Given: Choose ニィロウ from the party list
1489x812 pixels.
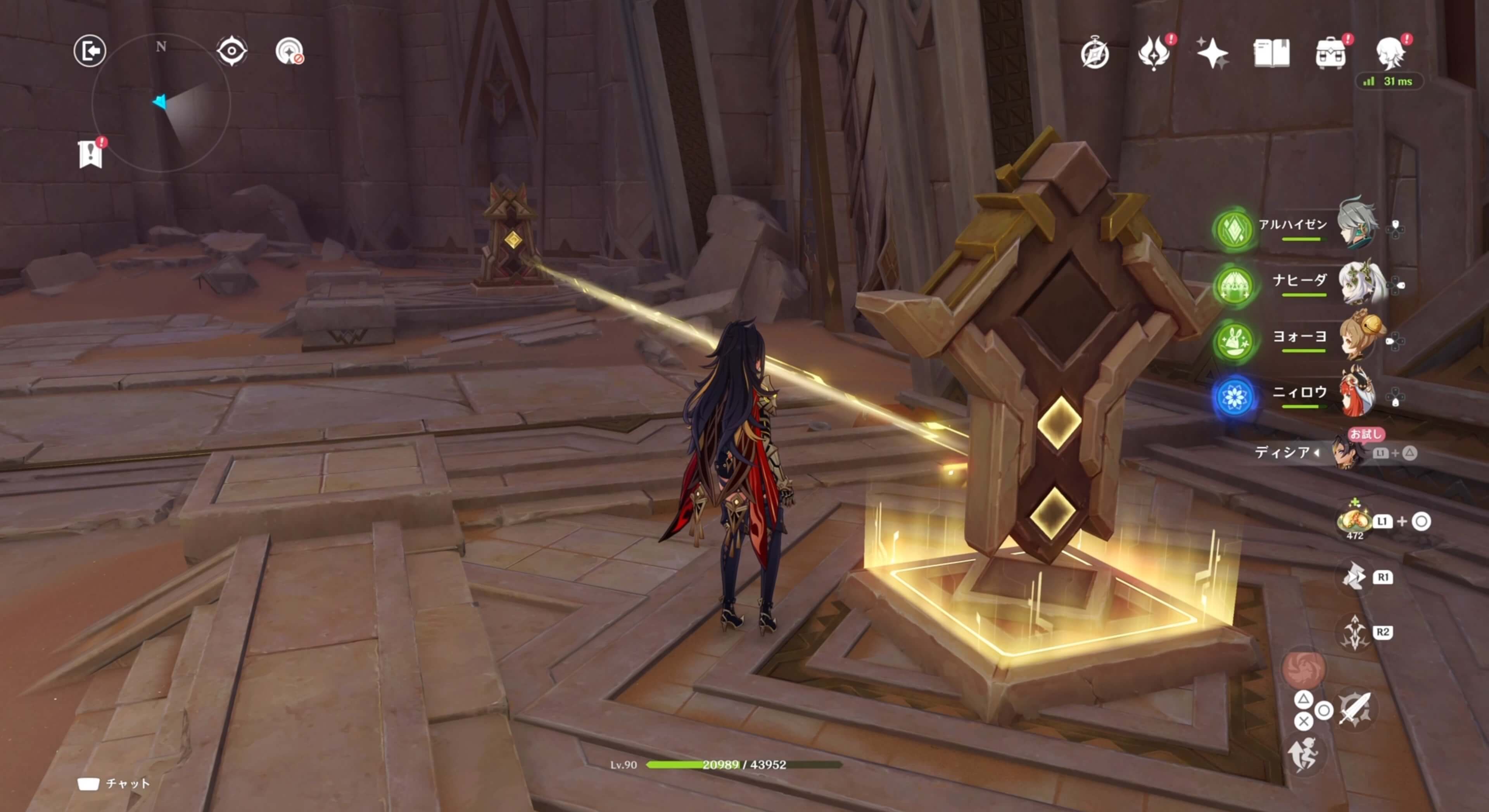Looking at the screenshot, I should pyautogui.click(x=1358, y=393).
